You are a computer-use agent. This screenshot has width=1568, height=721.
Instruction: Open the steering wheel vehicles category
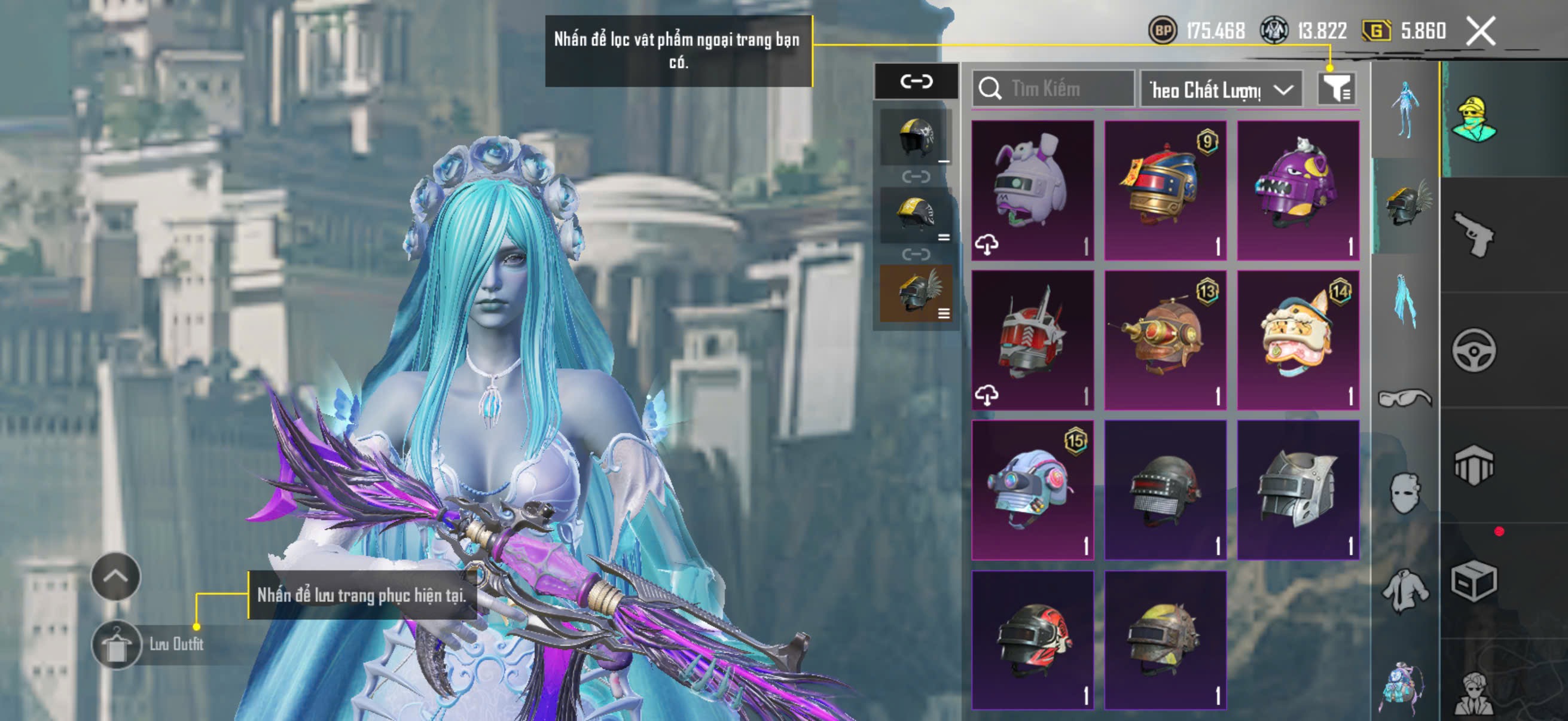pyautogui.click(x=1473, y=350)
